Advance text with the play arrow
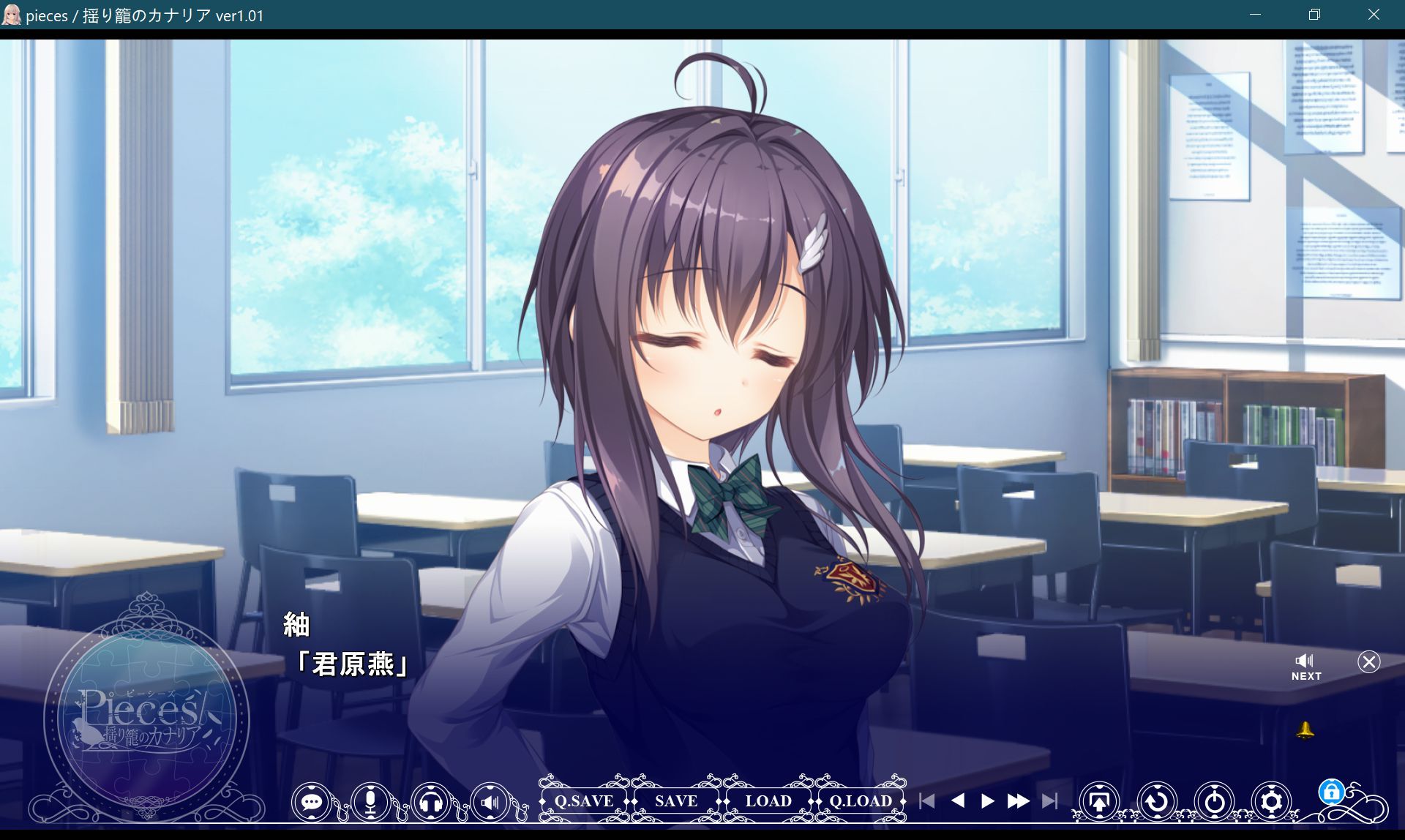 pyautogui.click(x=986, y=802)
